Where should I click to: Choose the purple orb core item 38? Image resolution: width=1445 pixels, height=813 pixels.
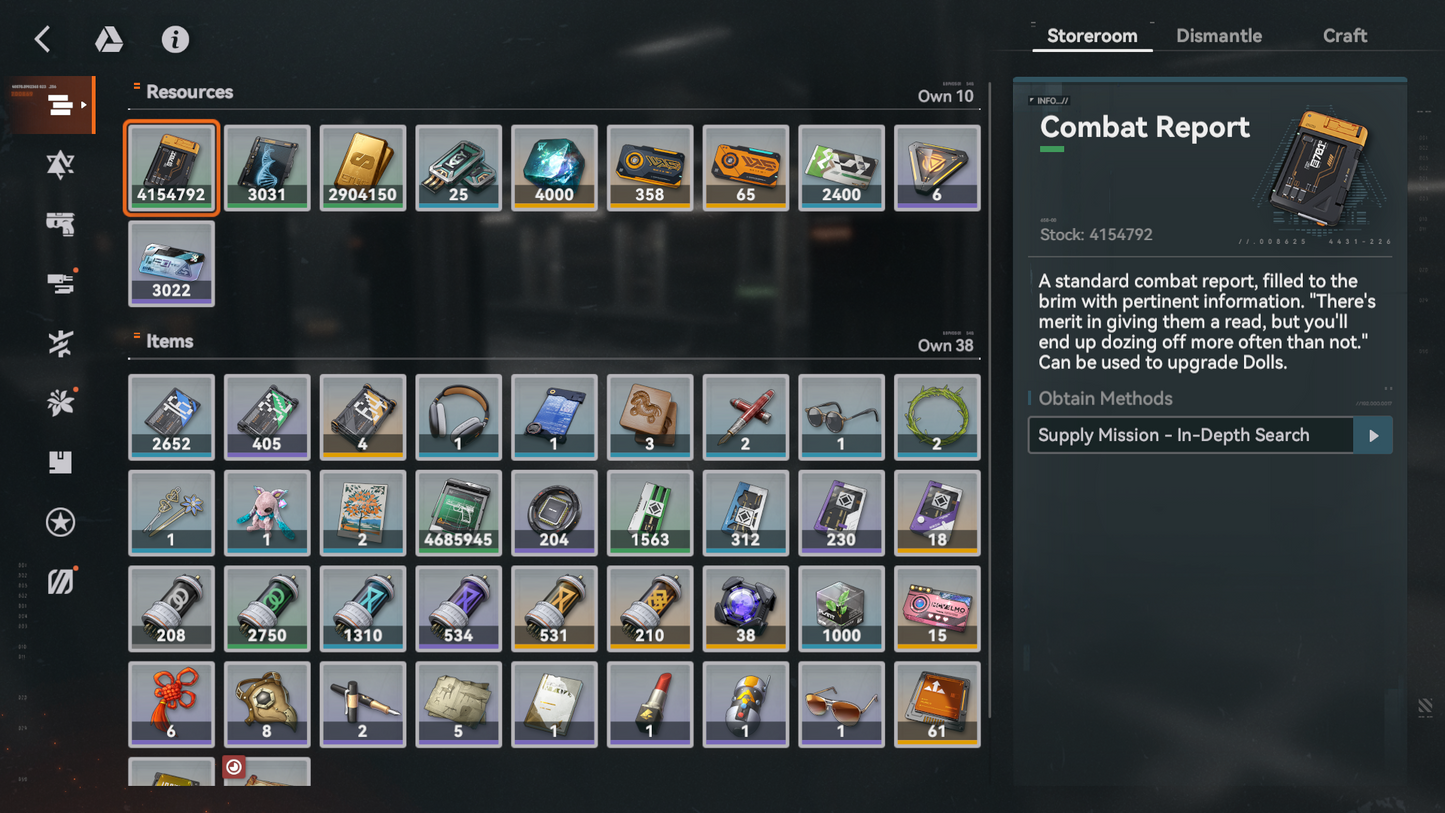point(745,608)
